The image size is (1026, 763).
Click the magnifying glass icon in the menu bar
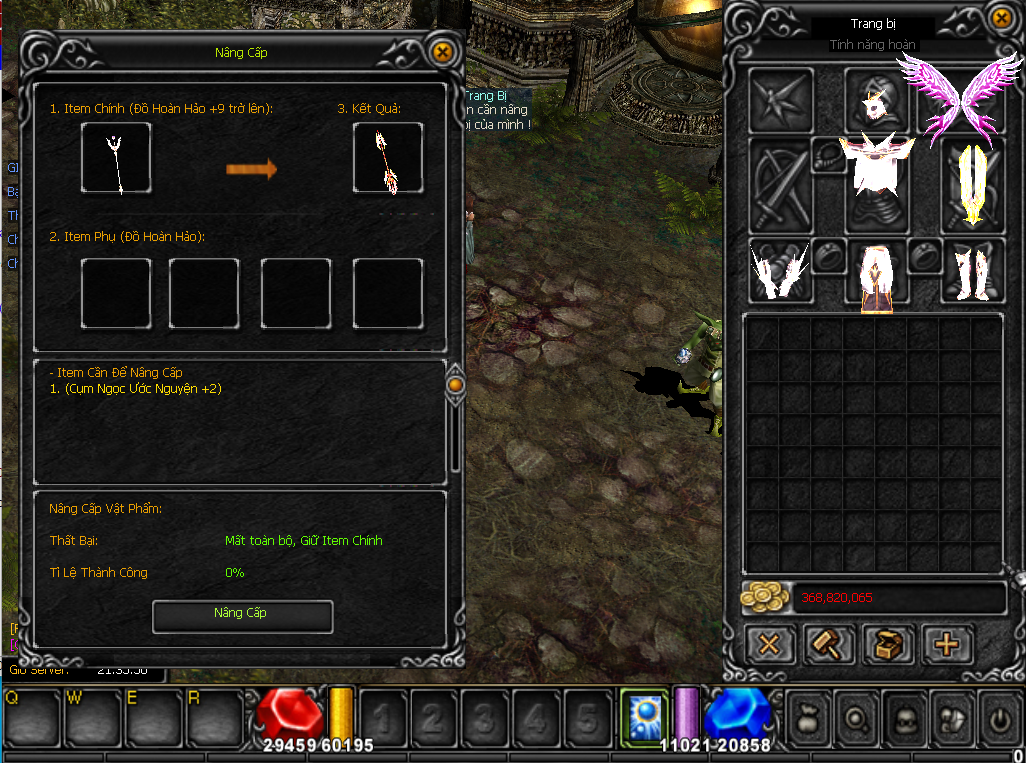857,718
